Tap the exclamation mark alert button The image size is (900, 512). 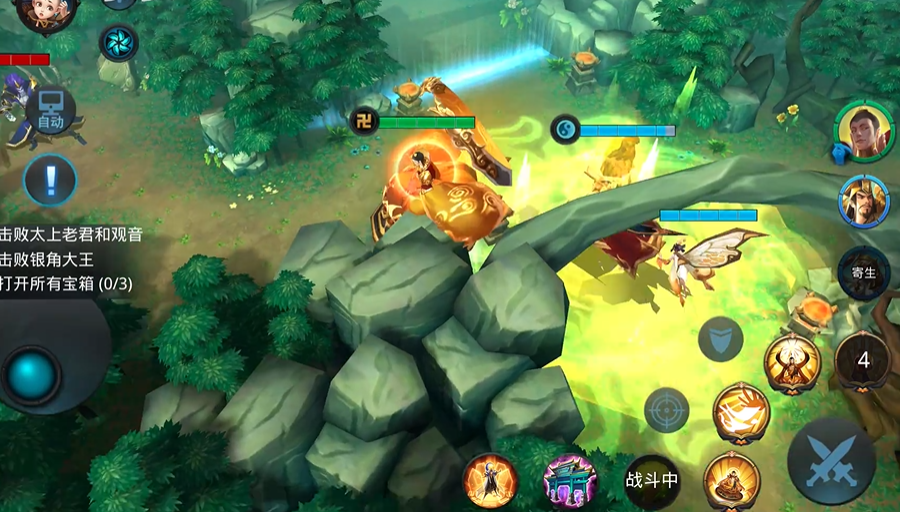point(50,181)
